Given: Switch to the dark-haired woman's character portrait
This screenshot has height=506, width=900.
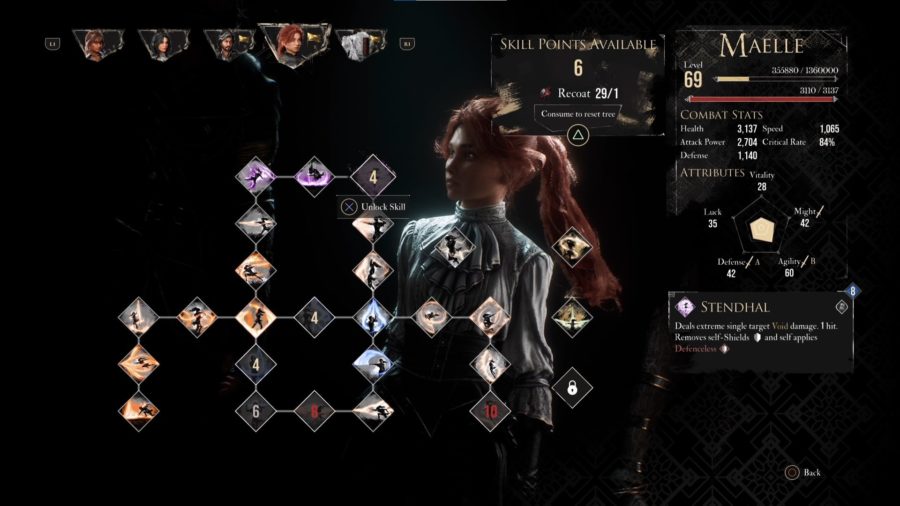Looking at the screenshot, I should click(158, 43).
